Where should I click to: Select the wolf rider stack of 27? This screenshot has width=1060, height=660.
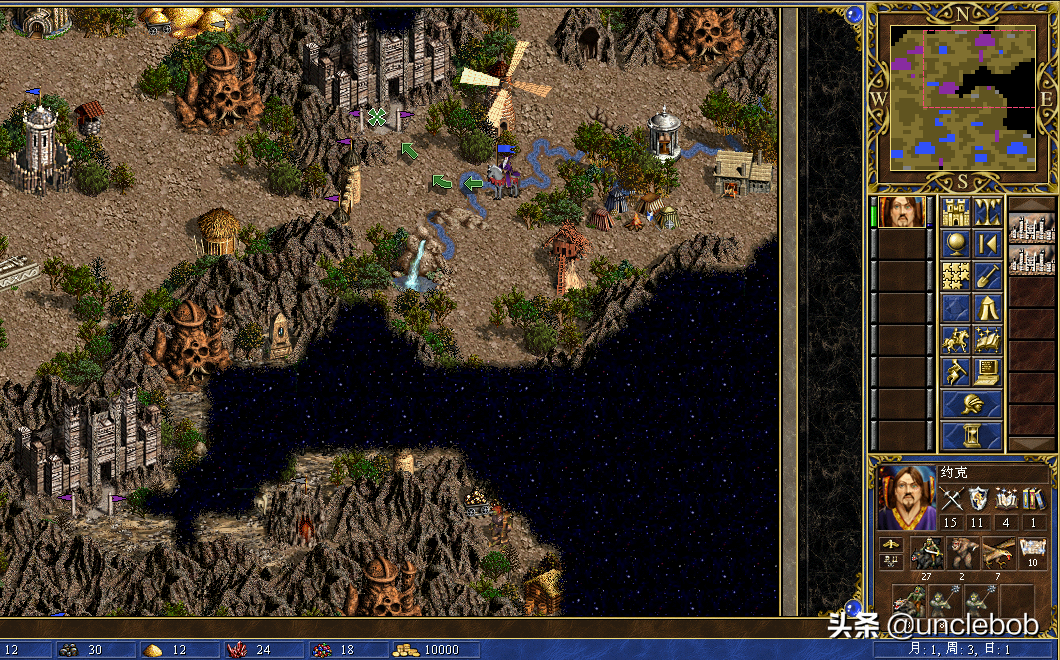click(x=926, y=552)
